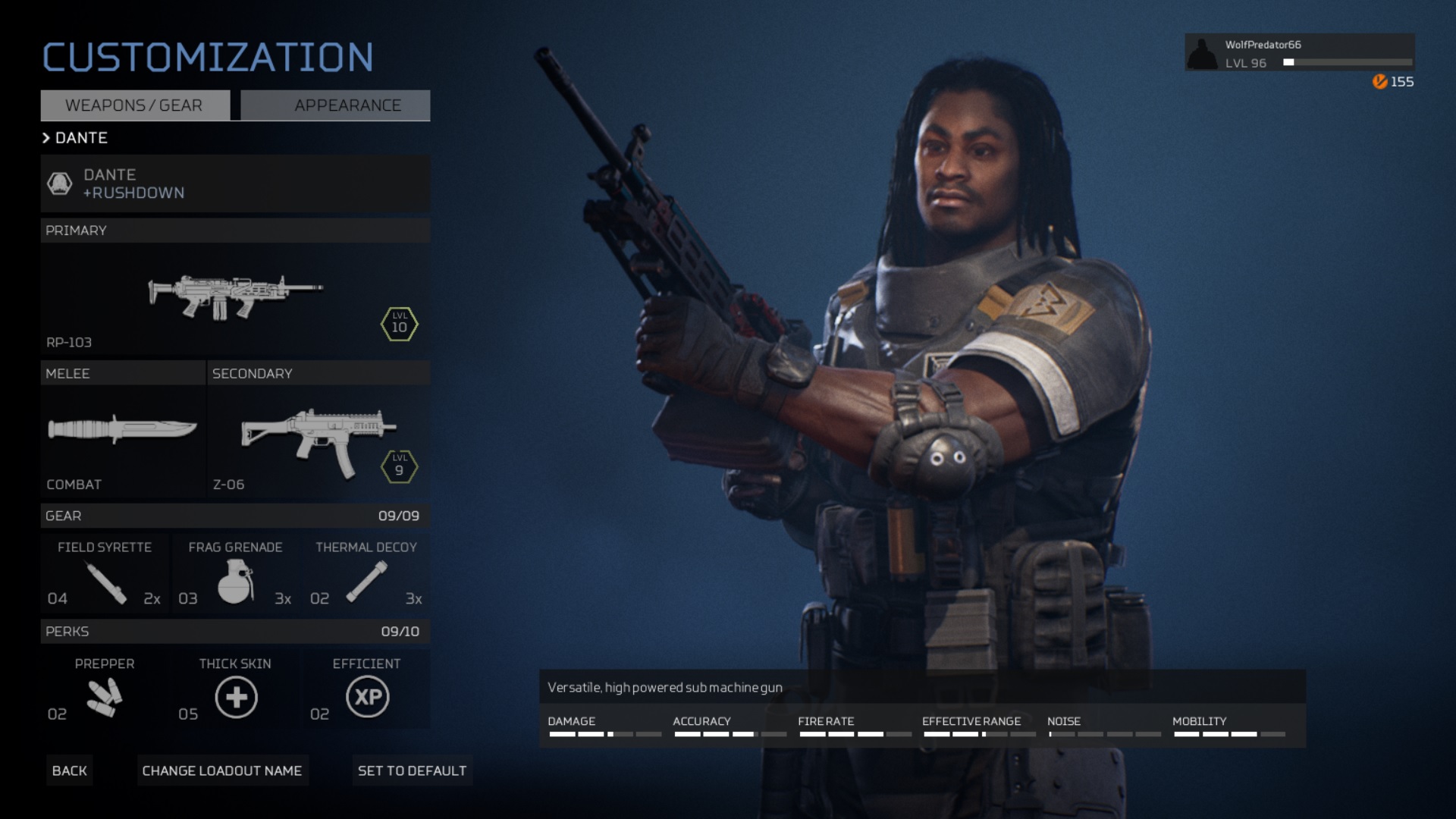Viewport: 1456px width, 819px height.
Task: Choose the RP-103 primary weapon slot
Action: [235, 299]
